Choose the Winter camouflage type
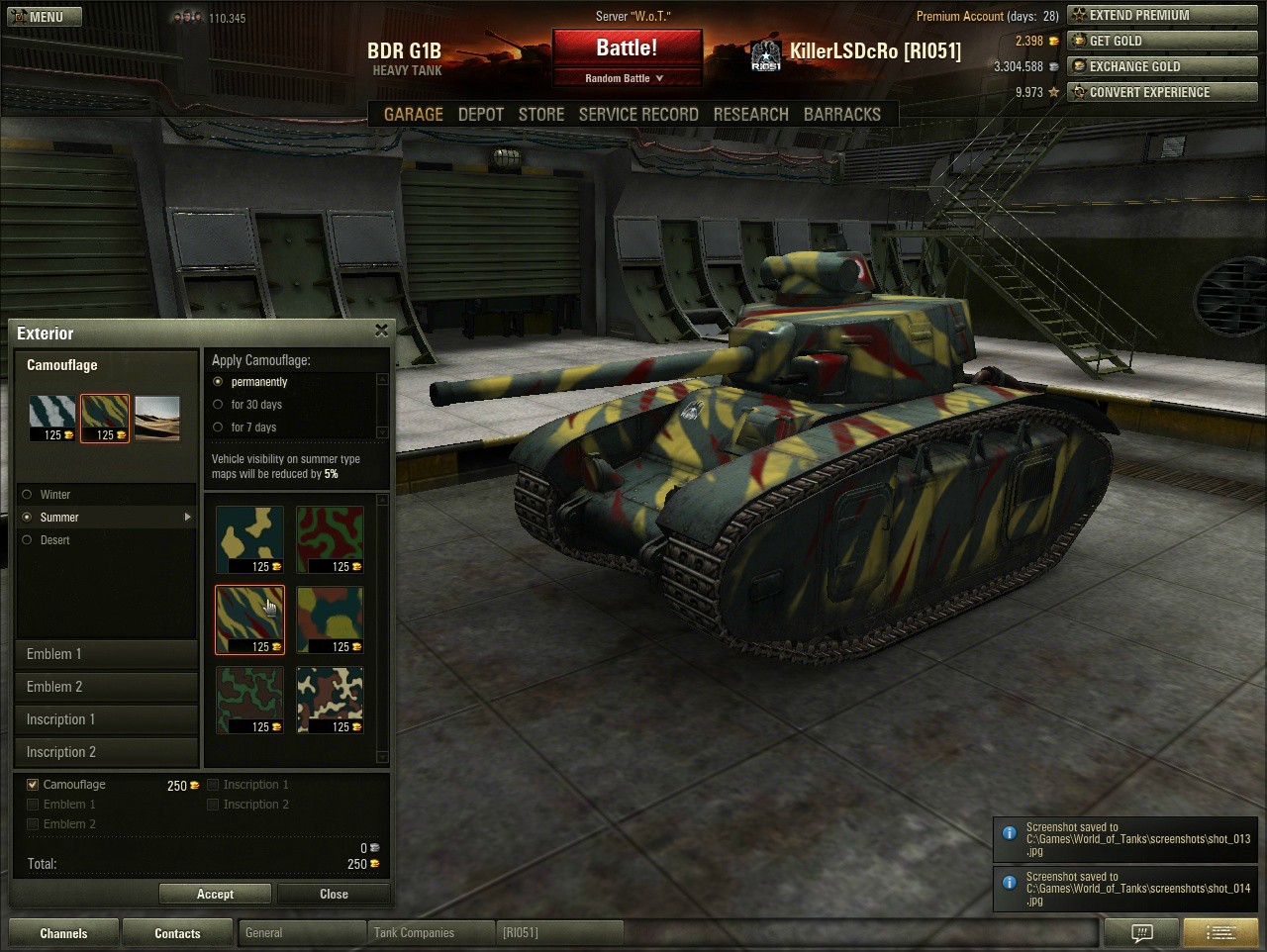This screenshot has height=952, width=1267. 28,495
